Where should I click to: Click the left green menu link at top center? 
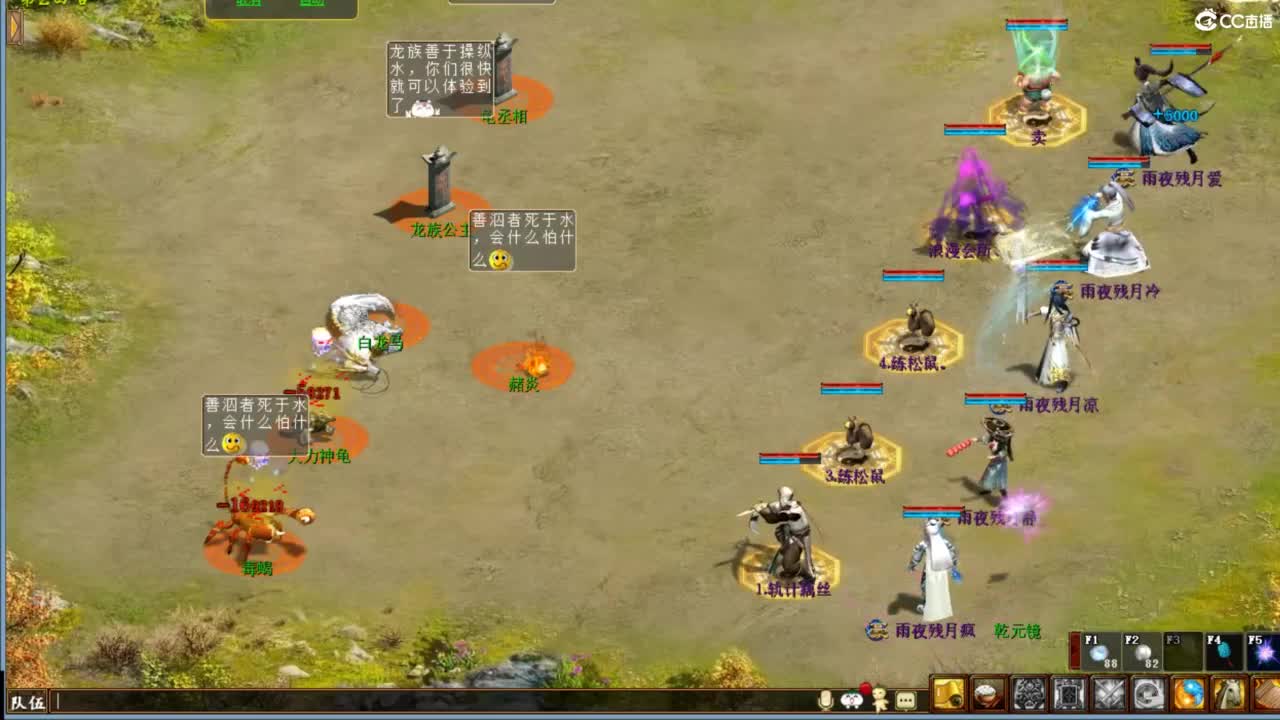click(x=247, y=4)
